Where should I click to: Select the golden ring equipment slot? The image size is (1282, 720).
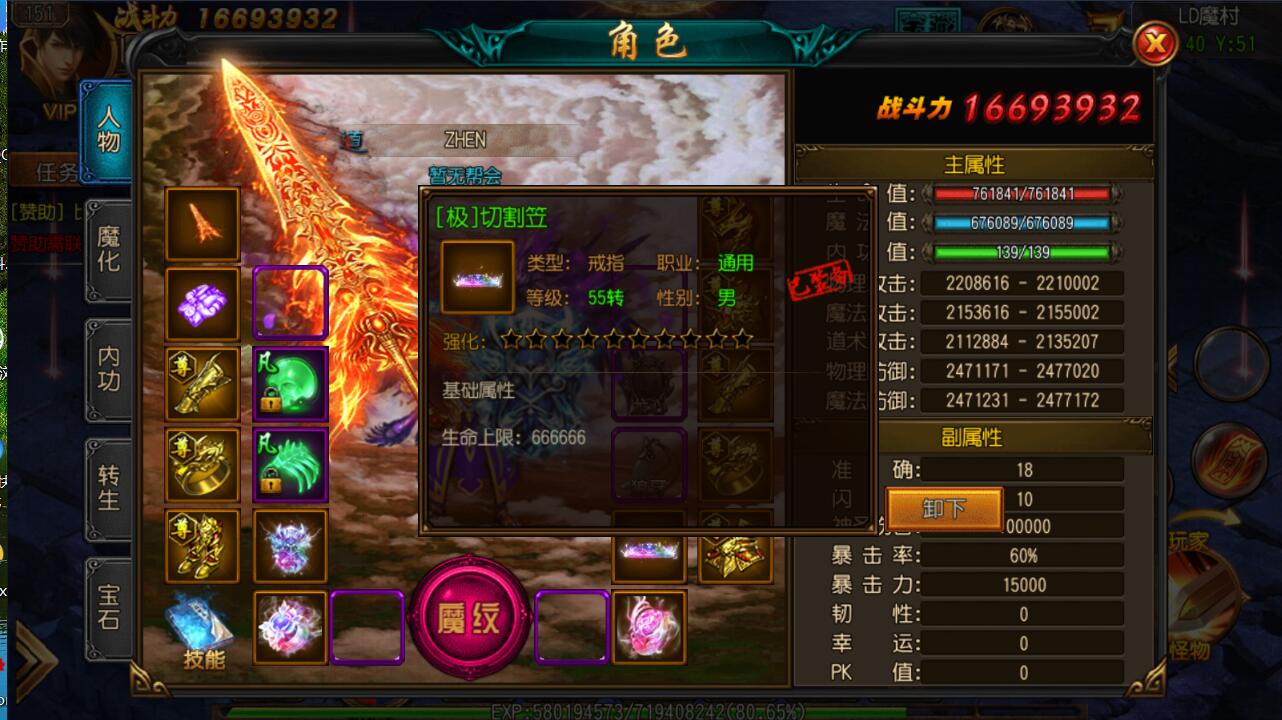click(203, 465)
